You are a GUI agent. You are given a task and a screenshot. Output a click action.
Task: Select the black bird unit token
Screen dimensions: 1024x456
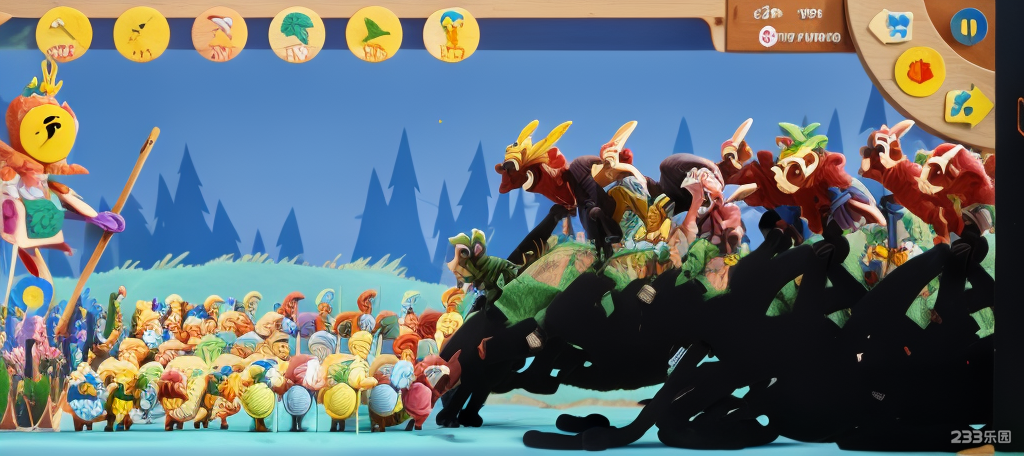tap(141, 34)
